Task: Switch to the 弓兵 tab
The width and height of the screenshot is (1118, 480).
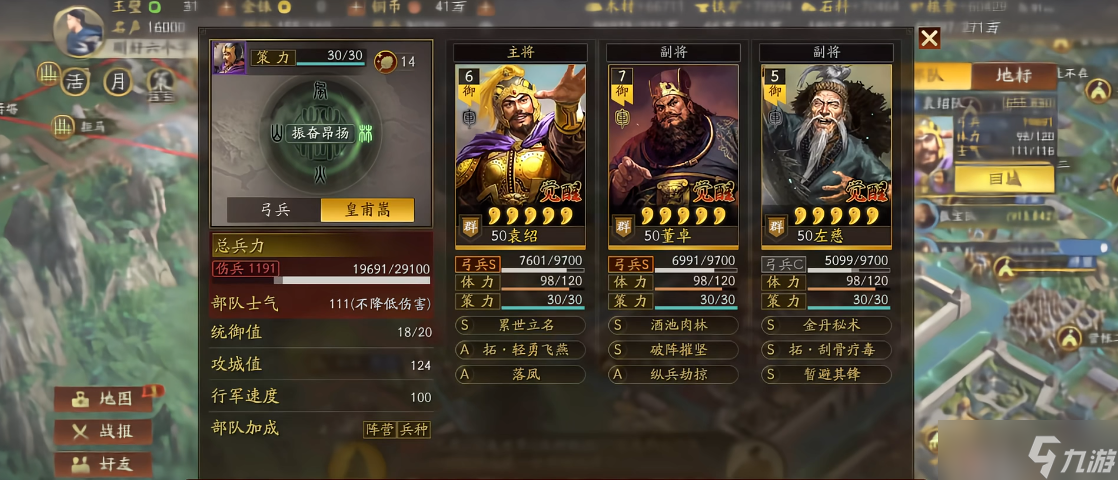Action: click(274, 210)
